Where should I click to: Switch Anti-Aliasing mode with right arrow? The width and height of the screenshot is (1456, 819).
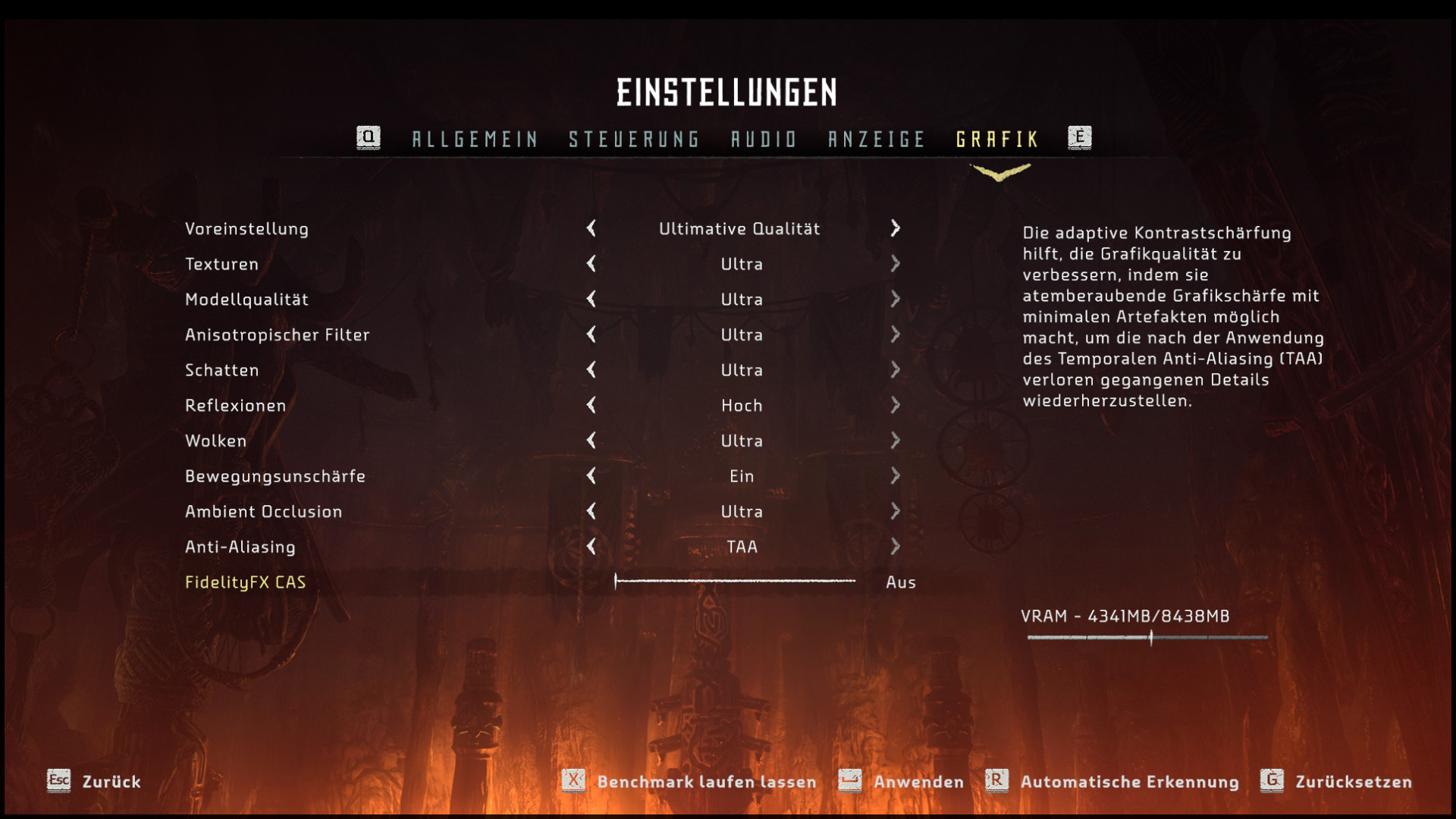[896, 547]
